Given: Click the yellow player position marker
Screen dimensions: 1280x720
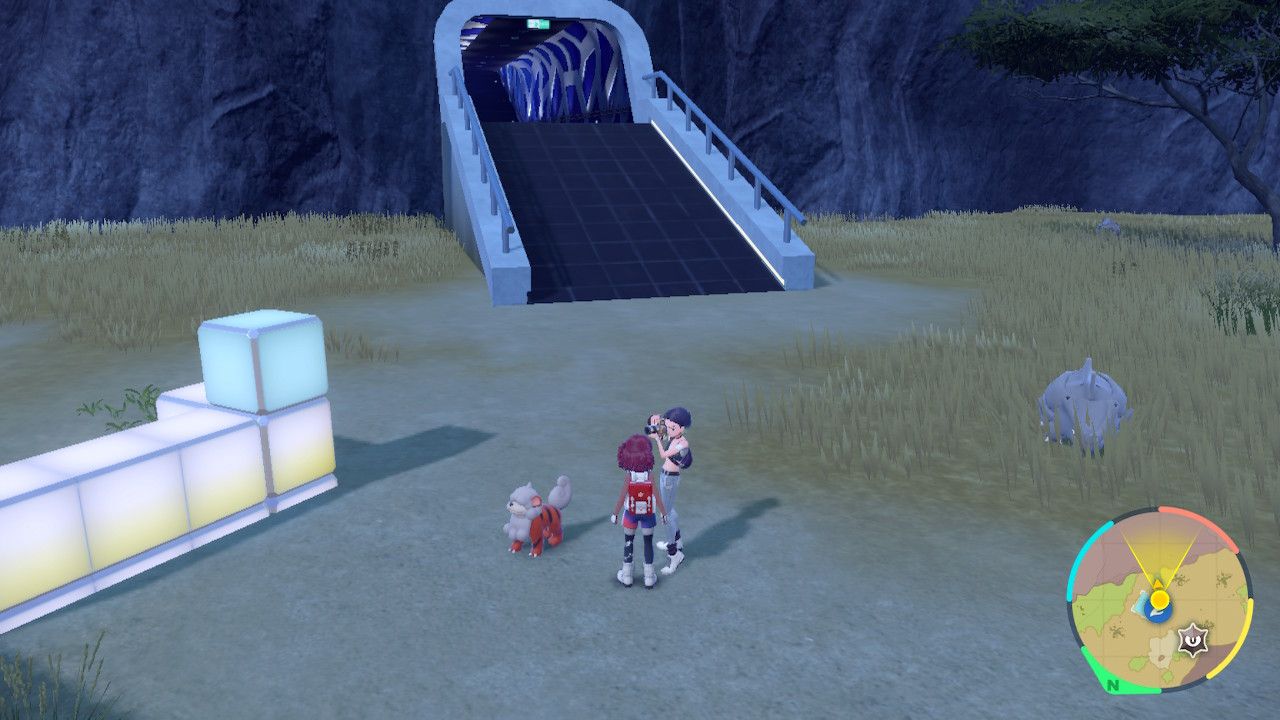Looking at the screenshot, I should [1160, 598].
